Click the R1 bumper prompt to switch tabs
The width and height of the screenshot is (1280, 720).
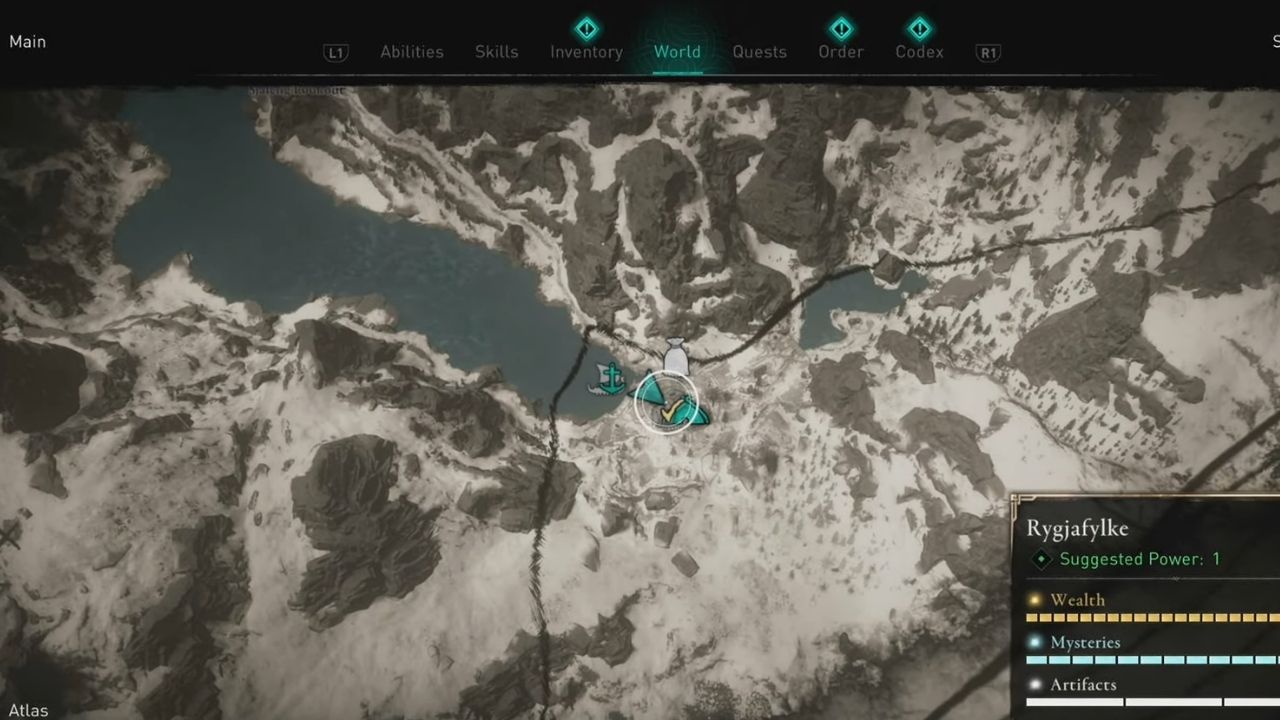click(987, 52)
